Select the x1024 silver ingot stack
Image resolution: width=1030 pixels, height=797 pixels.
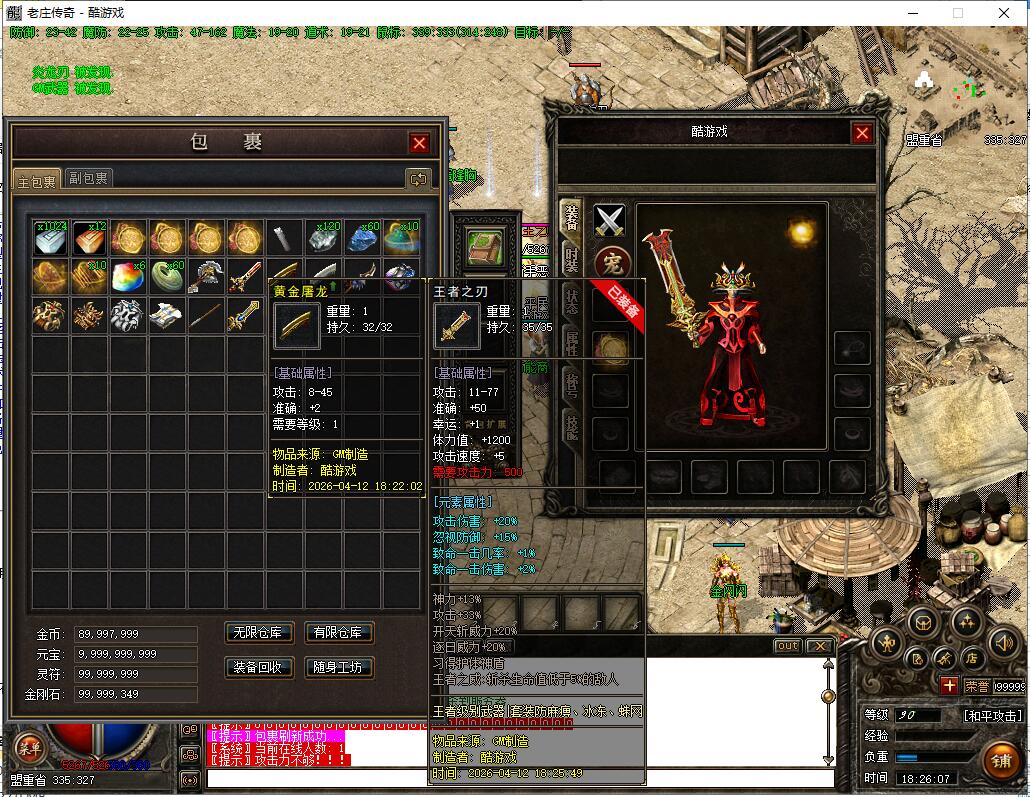click(50, 238)
